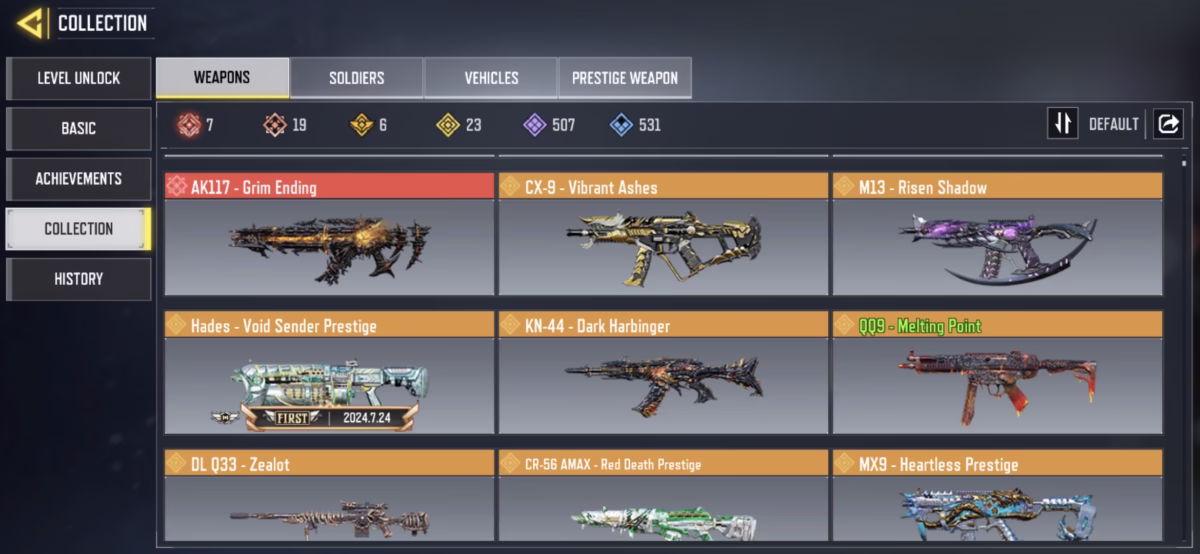Toggle the Default sort order button

click(1062, 124)
